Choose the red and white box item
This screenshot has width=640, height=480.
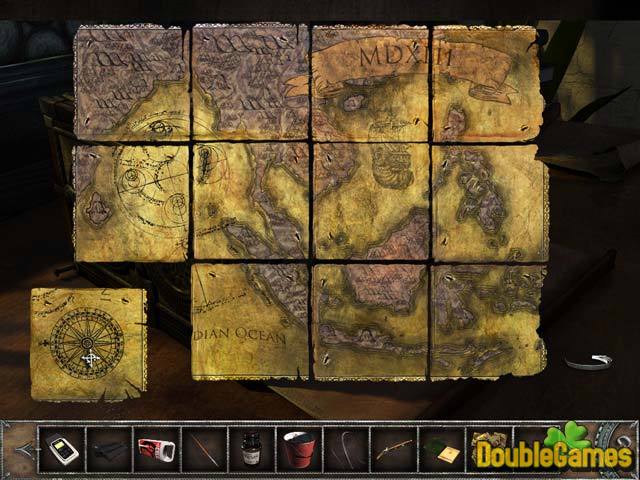(156, 448)
